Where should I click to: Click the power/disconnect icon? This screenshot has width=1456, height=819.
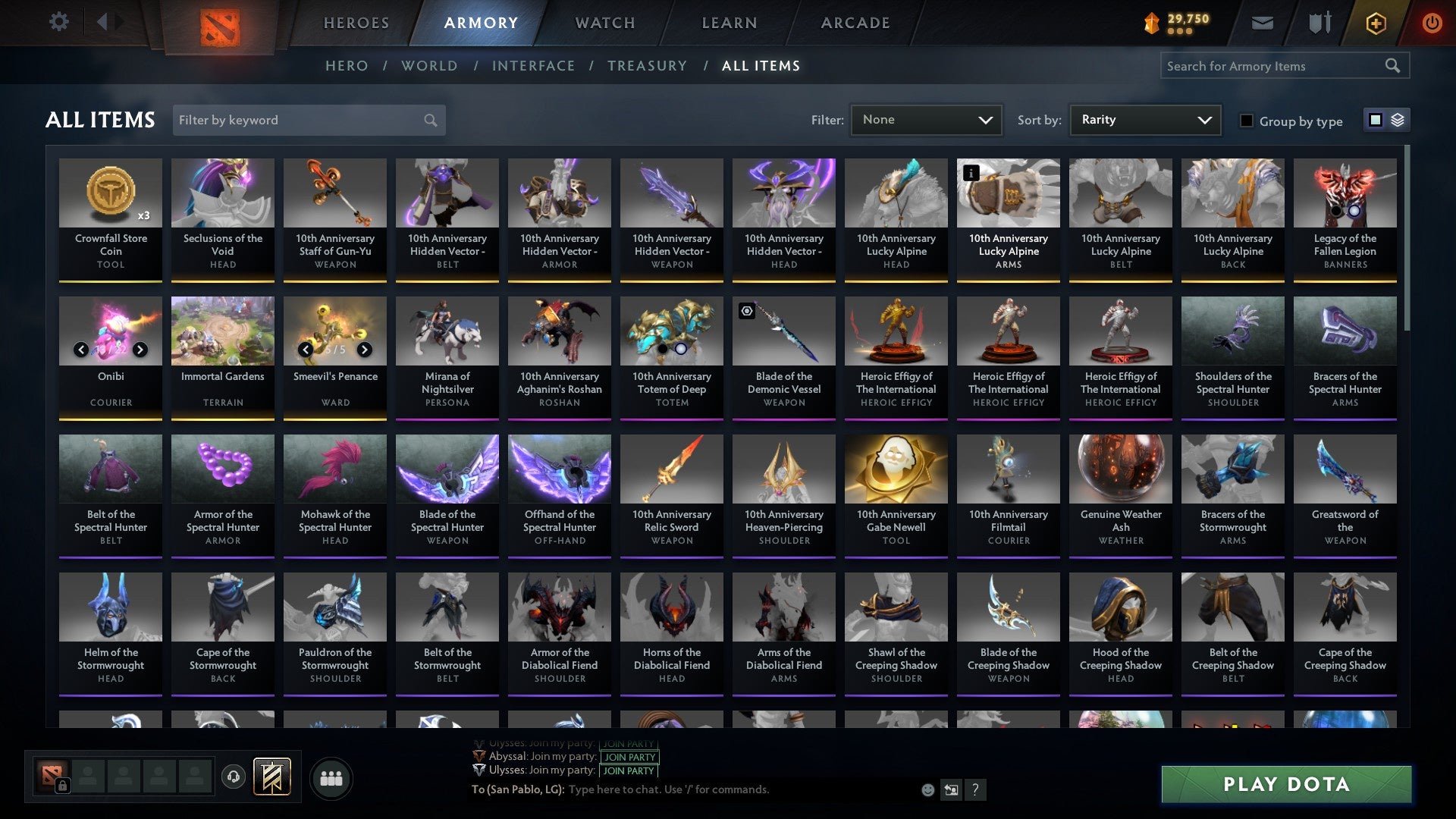tap(1432, 23)
